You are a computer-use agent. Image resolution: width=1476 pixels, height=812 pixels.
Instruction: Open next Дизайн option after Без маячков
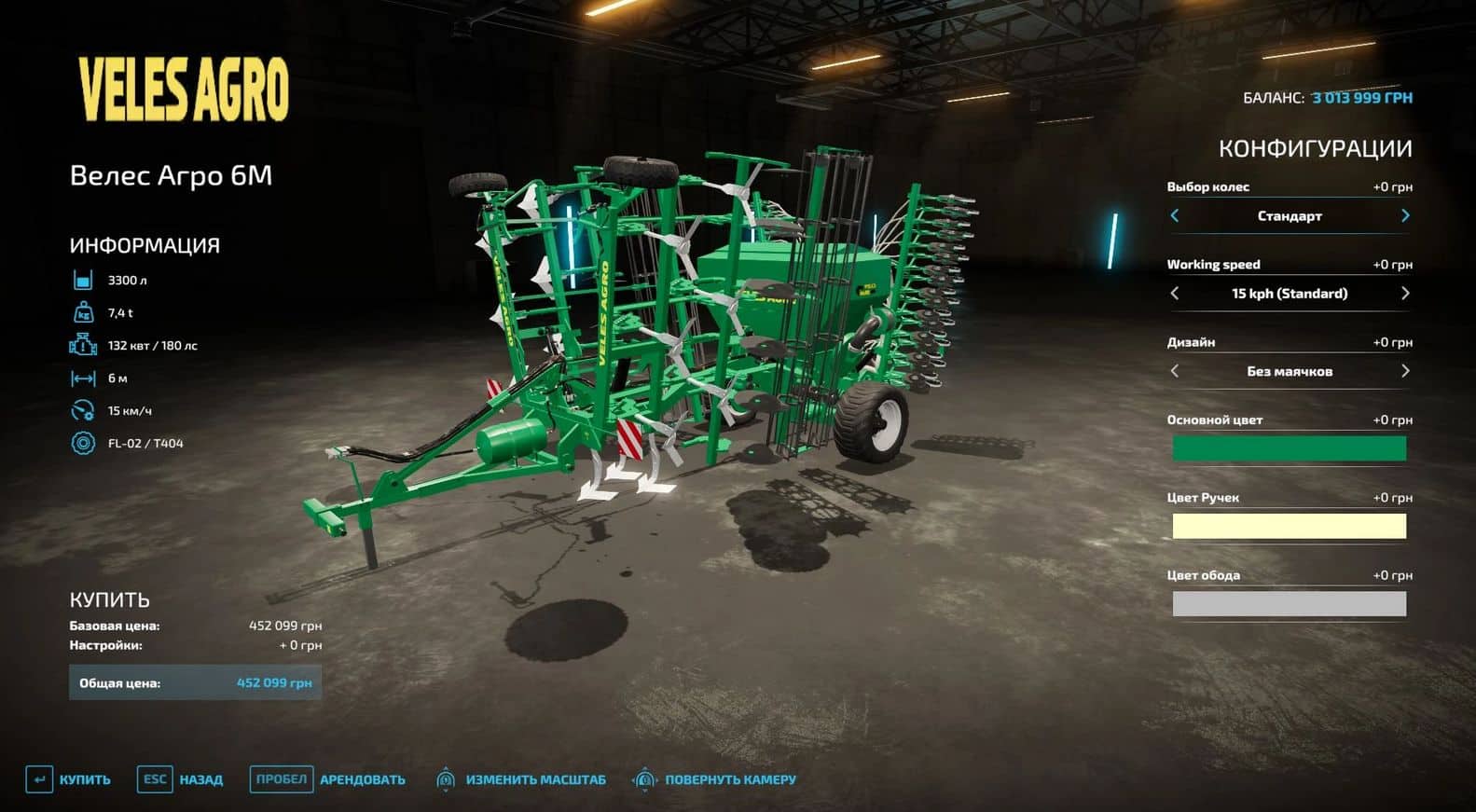tap(1406, 371)
